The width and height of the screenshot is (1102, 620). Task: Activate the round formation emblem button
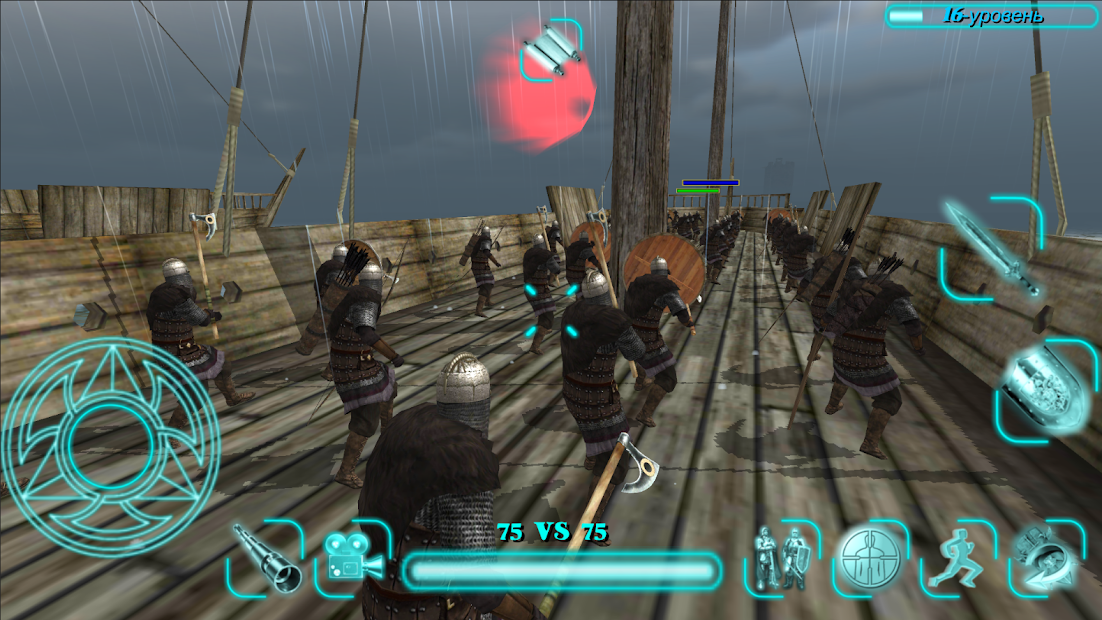click(x=870, y=558)
